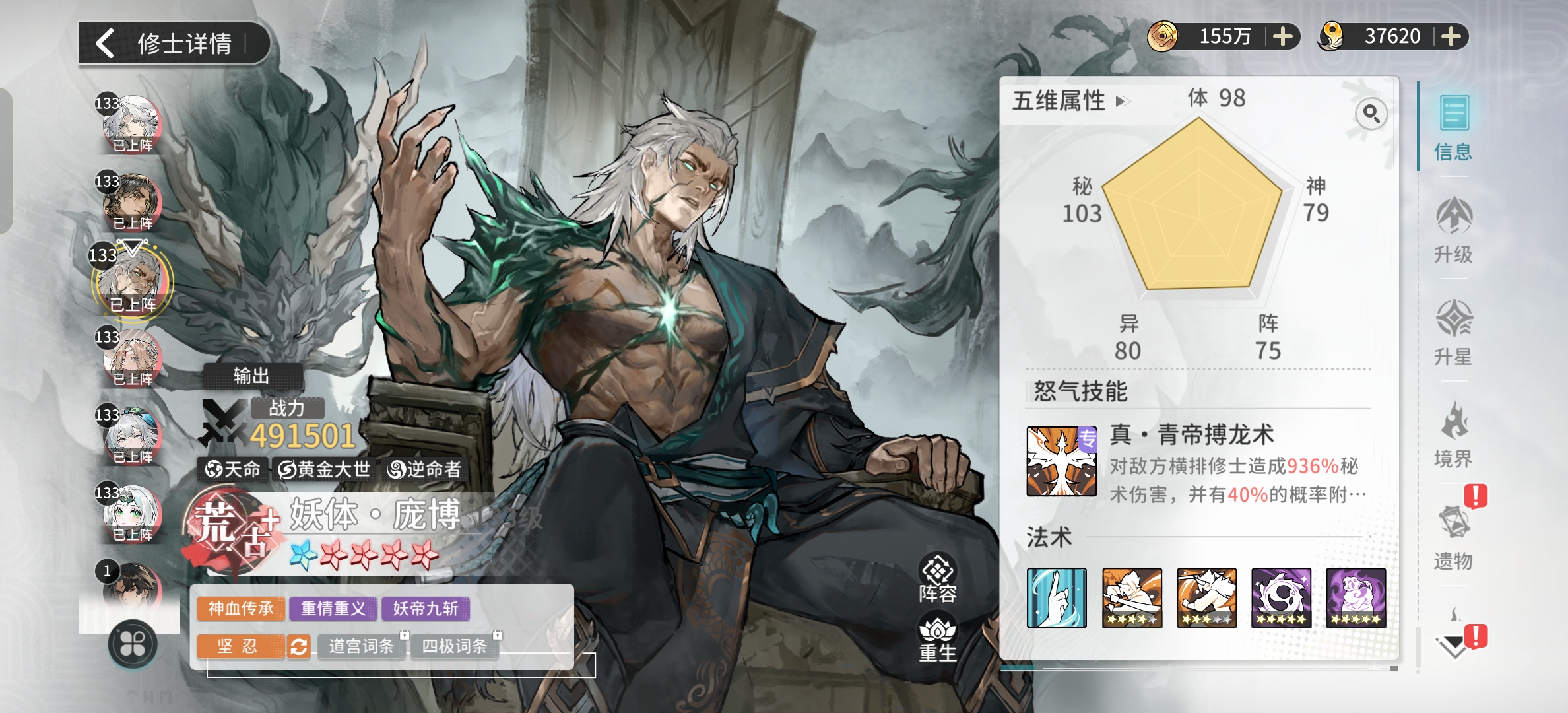The width and height of the screenshot is (1568, 713).
Task: Select the purple dragon swirl spell icon
Action: click(1281, 597)
